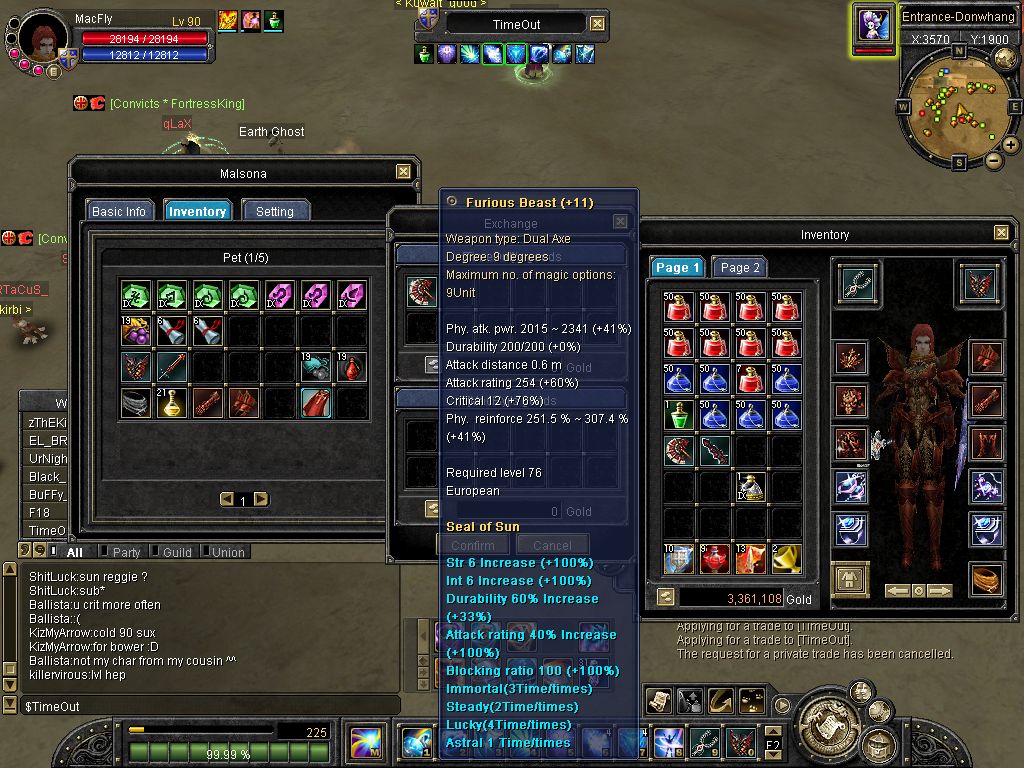Go to the next pet inventory page
Image resolution: width=1024 pixels, height=768 pixels.
[260, 499]
